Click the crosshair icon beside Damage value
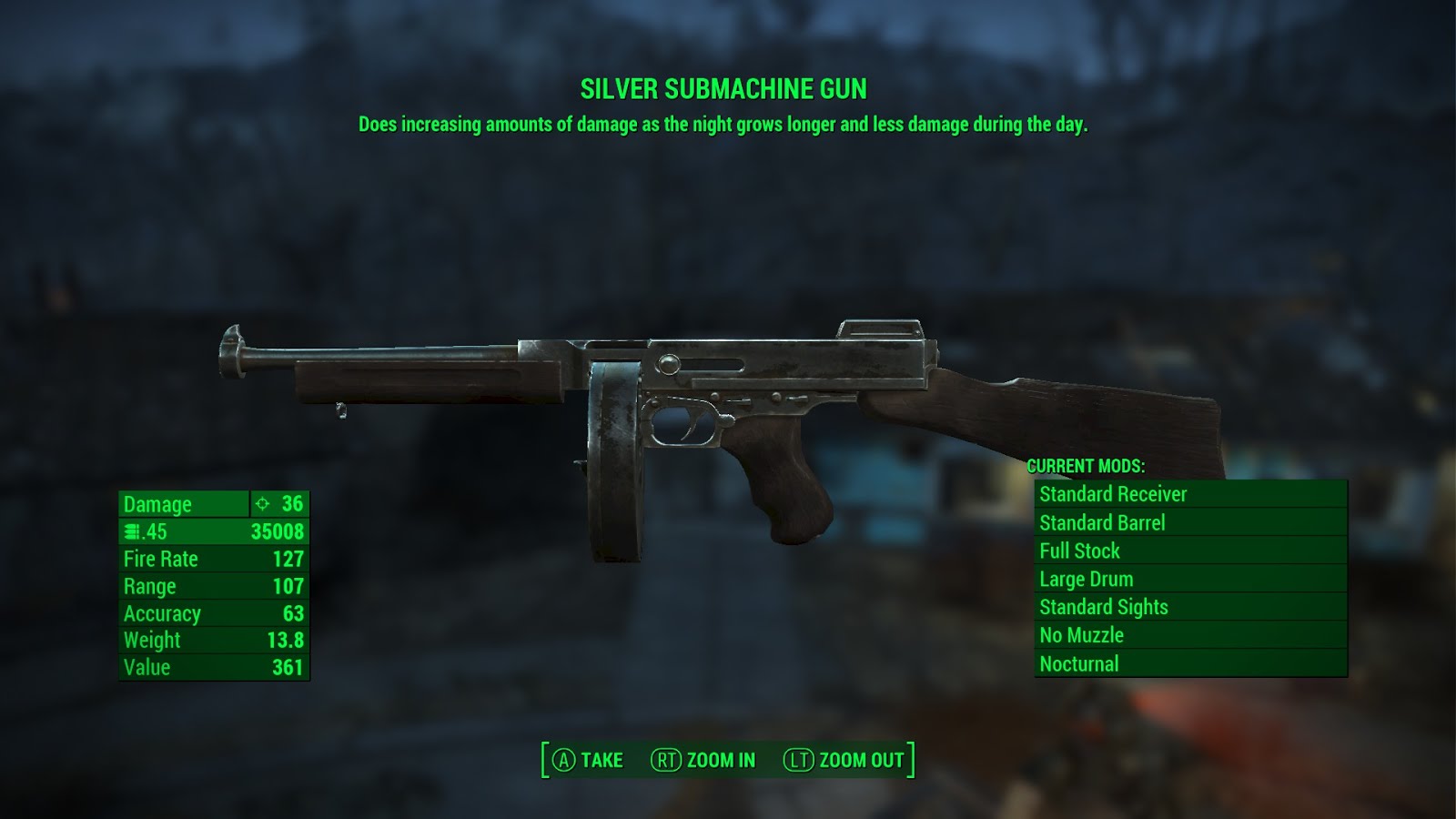 pos(261,504)
